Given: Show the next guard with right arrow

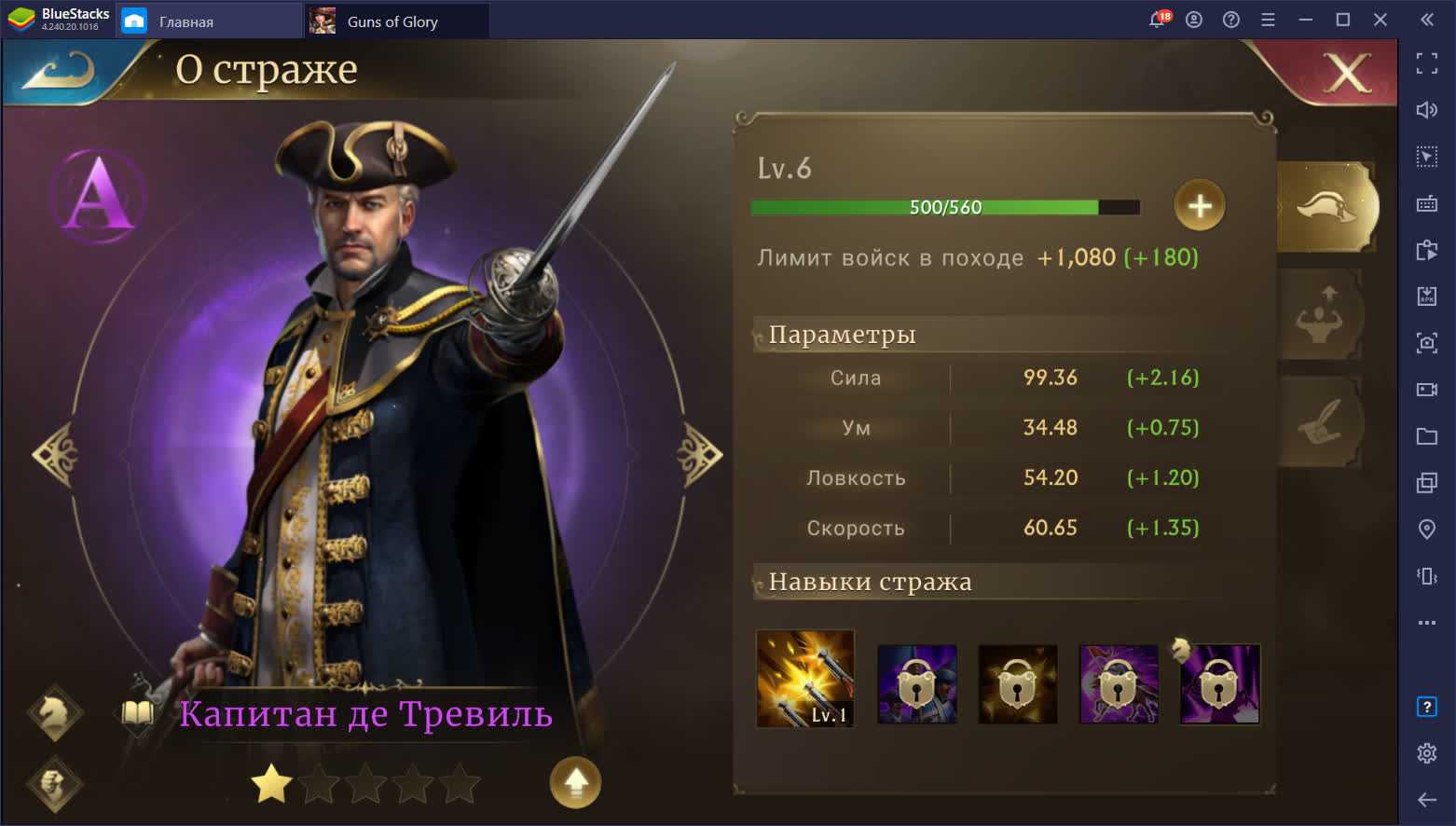Looking at the screenshot, I should tap(699, 454).
